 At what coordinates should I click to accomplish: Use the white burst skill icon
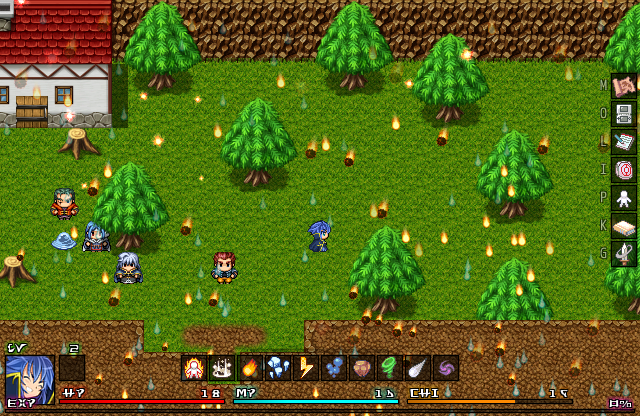click(222, 368)
